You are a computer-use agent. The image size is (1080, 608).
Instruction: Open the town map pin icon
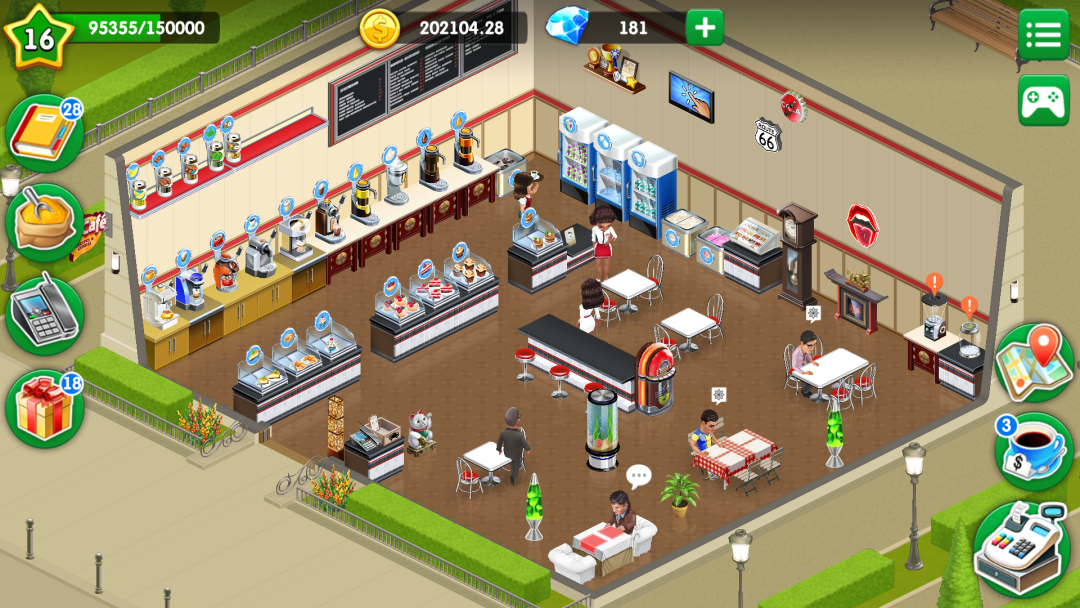pos(1034,362)
